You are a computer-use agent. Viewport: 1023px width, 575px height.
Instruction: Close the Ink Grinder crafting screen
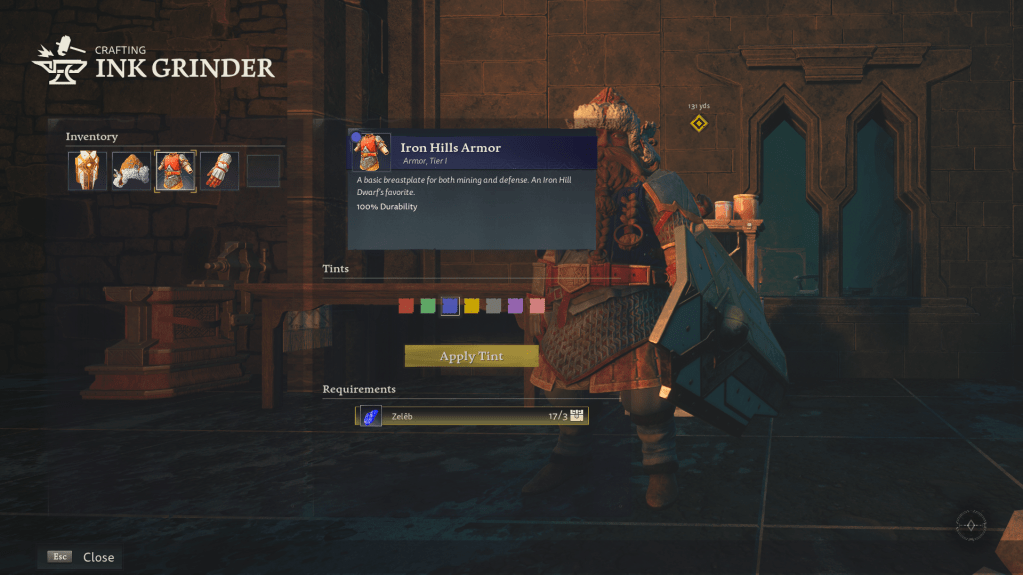pos(81,557)
